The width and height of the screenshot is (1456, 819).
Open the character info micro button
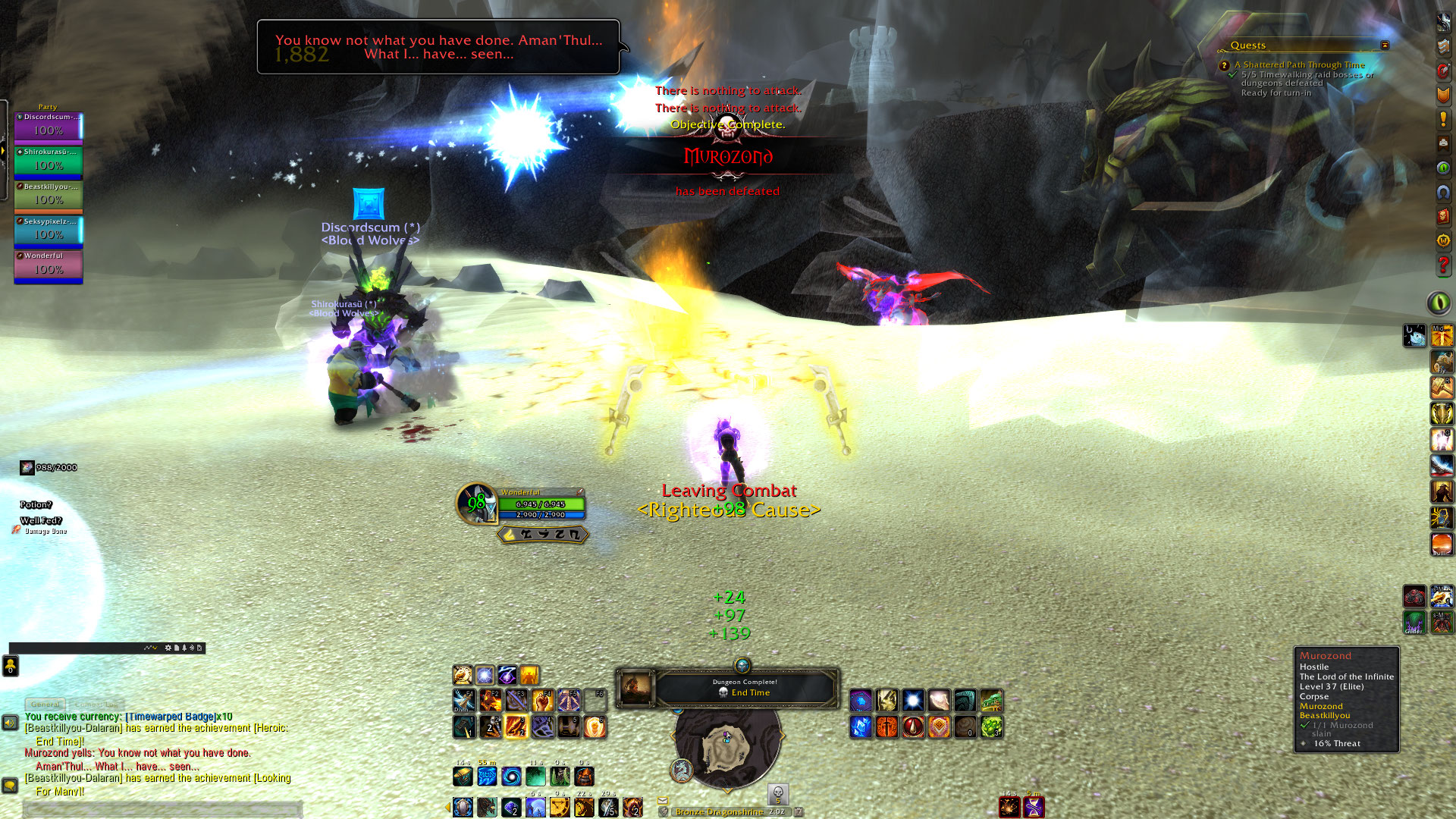coord(1443,22)
